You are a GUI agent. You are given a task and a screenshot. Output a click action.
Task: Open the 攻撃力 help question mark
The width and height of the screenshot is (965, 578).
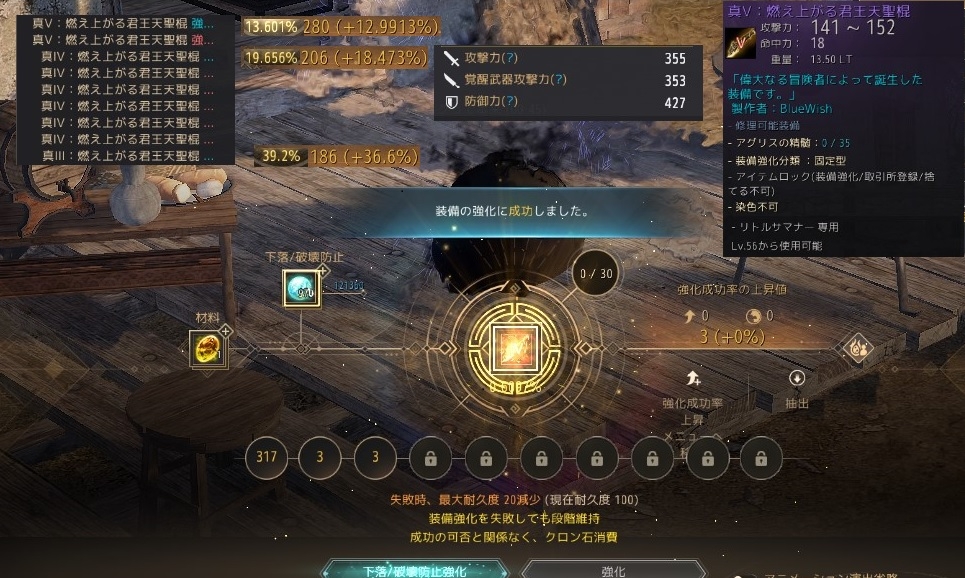[x=511, y=59]
